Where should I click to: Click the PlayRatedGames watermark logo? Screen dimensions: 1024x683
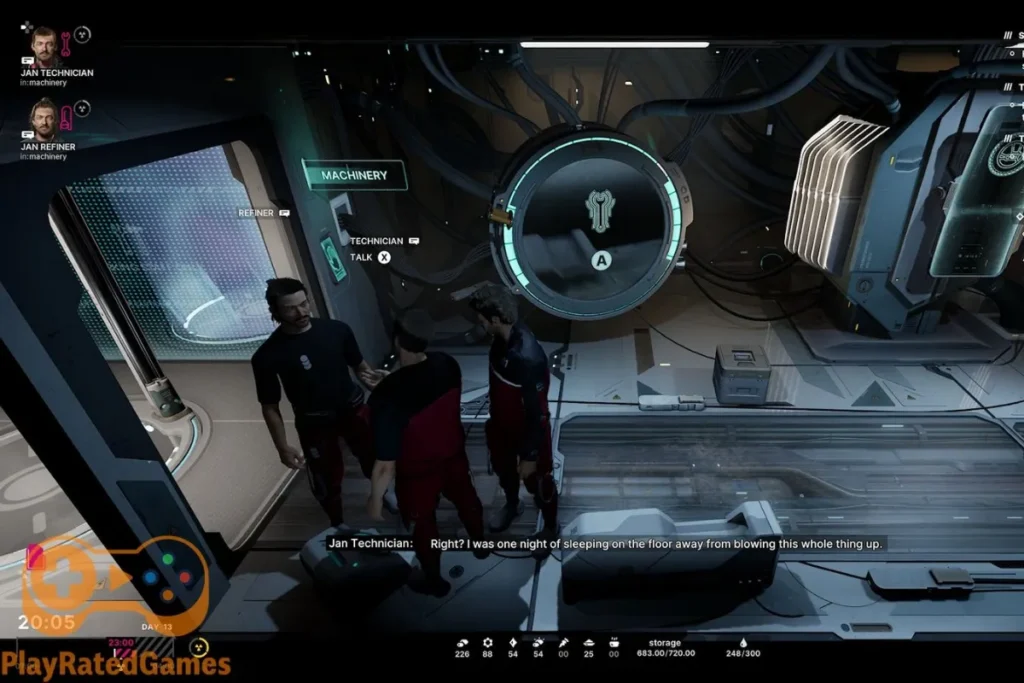point(115,664)
